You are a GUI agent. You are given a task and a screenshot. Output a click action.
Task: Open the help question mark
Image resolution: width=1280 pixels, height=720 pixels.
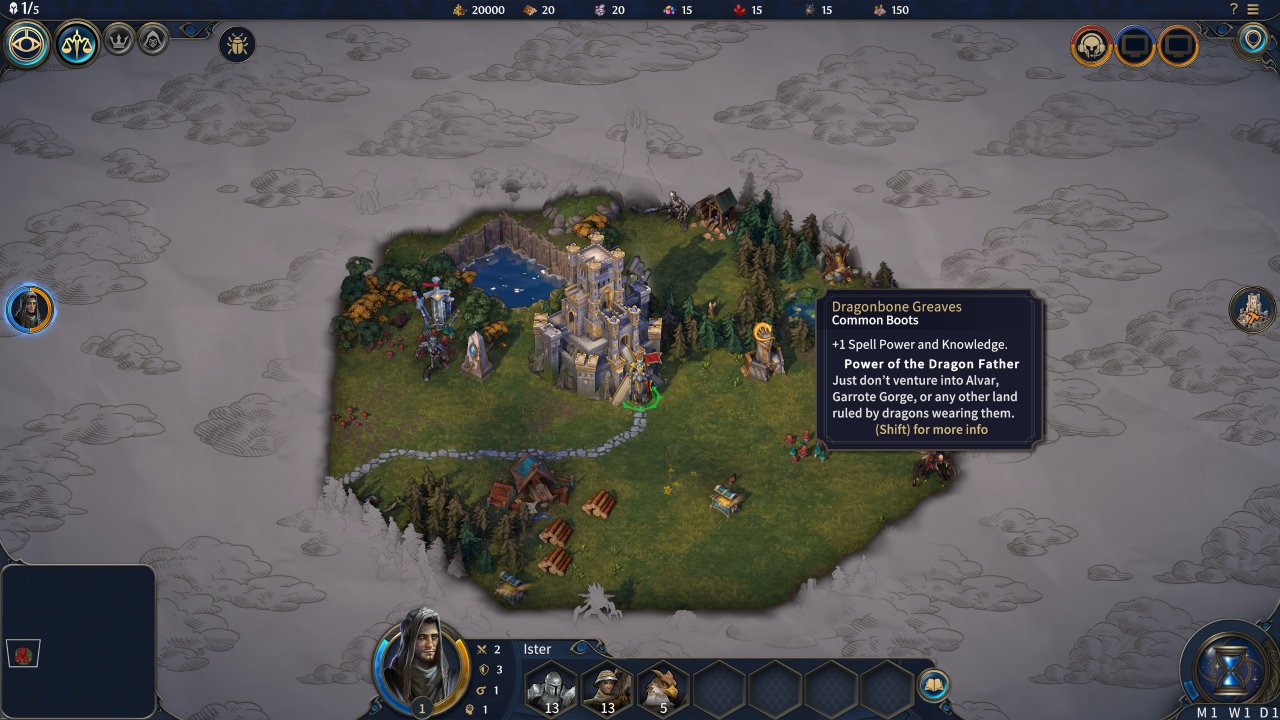pos(1234,9)
